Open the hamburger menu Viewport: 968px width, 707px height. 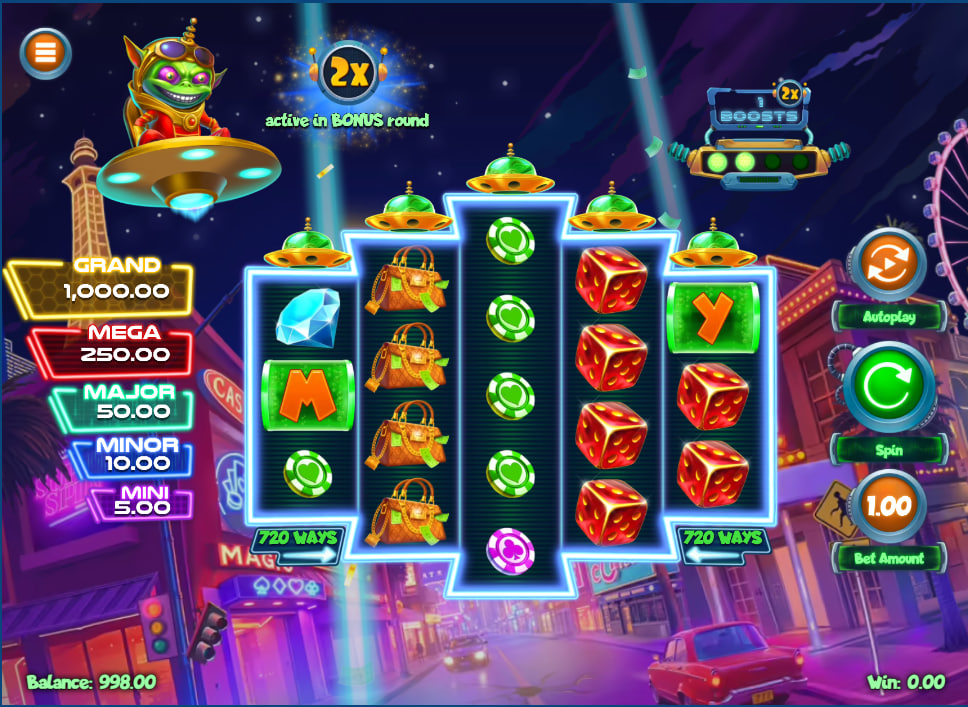(x=45, y=53)
